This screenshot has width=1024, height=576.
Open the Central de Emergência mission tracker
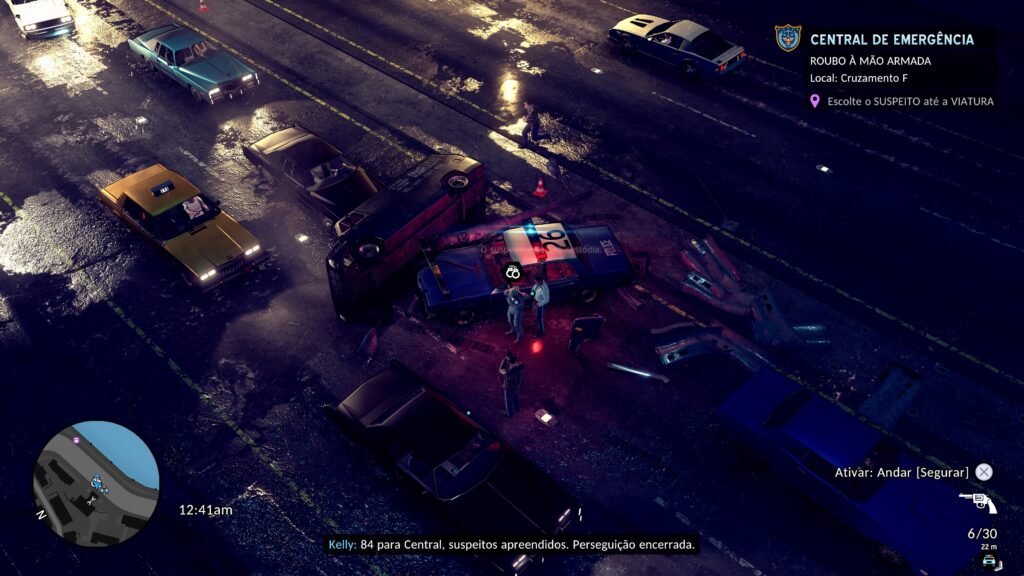tap(891, 40)
